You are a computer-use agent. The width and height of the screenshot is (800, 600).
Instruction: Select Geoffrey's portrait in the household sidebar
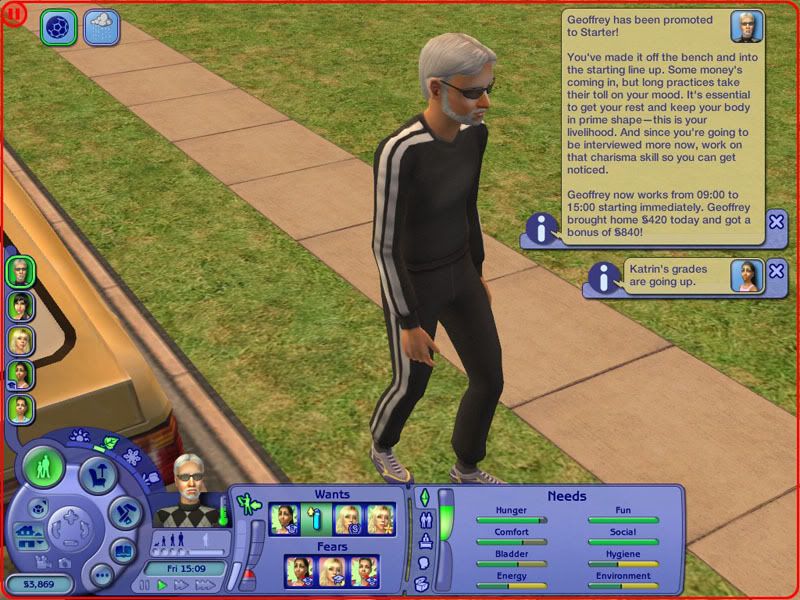20,270
